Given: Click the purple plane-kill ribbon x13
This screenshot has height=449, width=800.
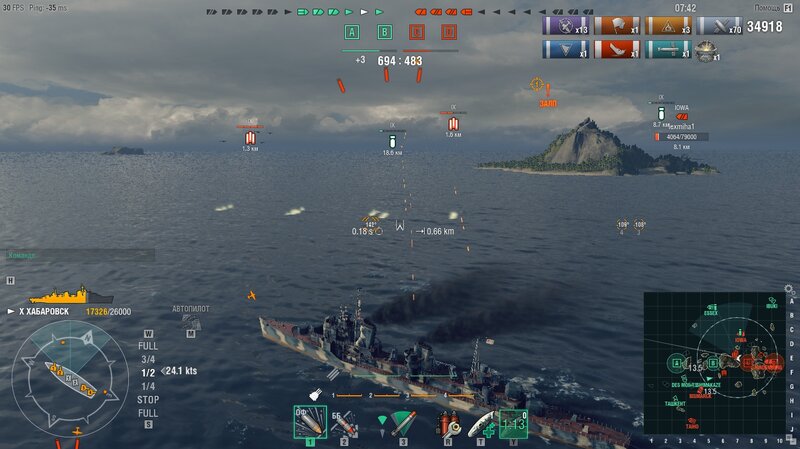Looking at the screenshot, I should pyautogui.click(x=565, y=26).
